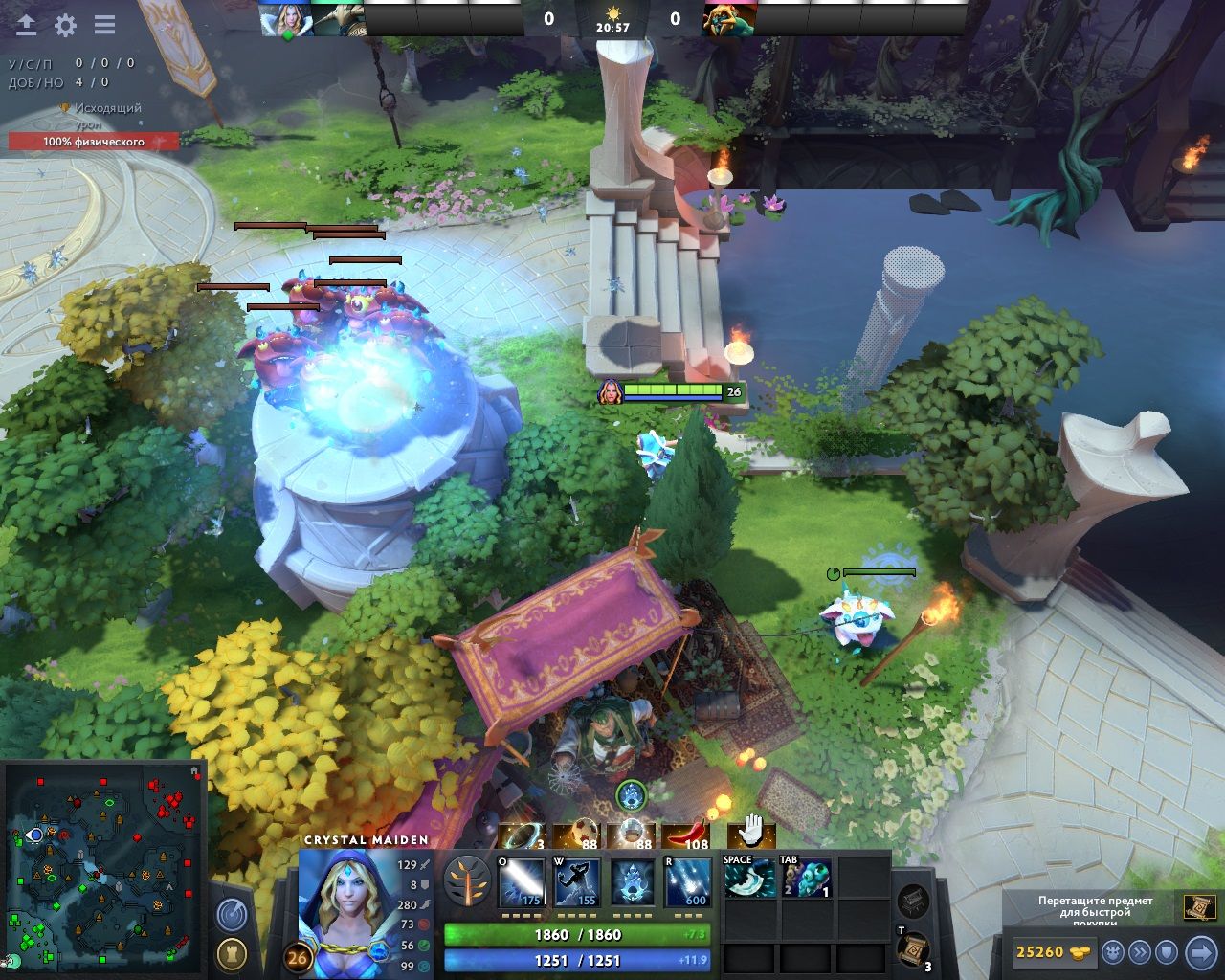
Task: Cast Crystal Nova ability
Action: (522, 882)
